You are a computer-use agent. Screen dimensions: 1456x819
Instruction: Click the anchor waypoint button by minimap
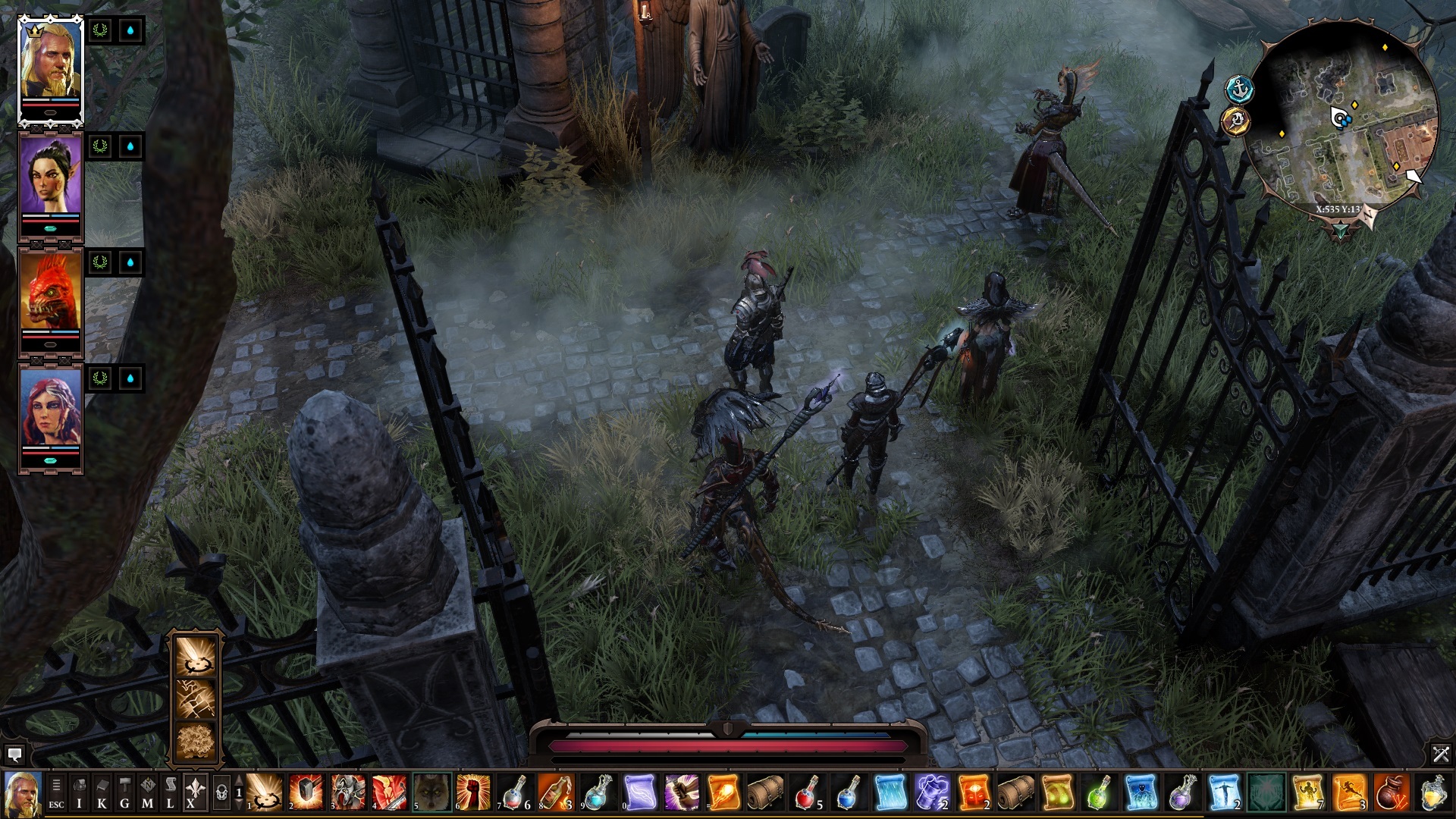1239,89
